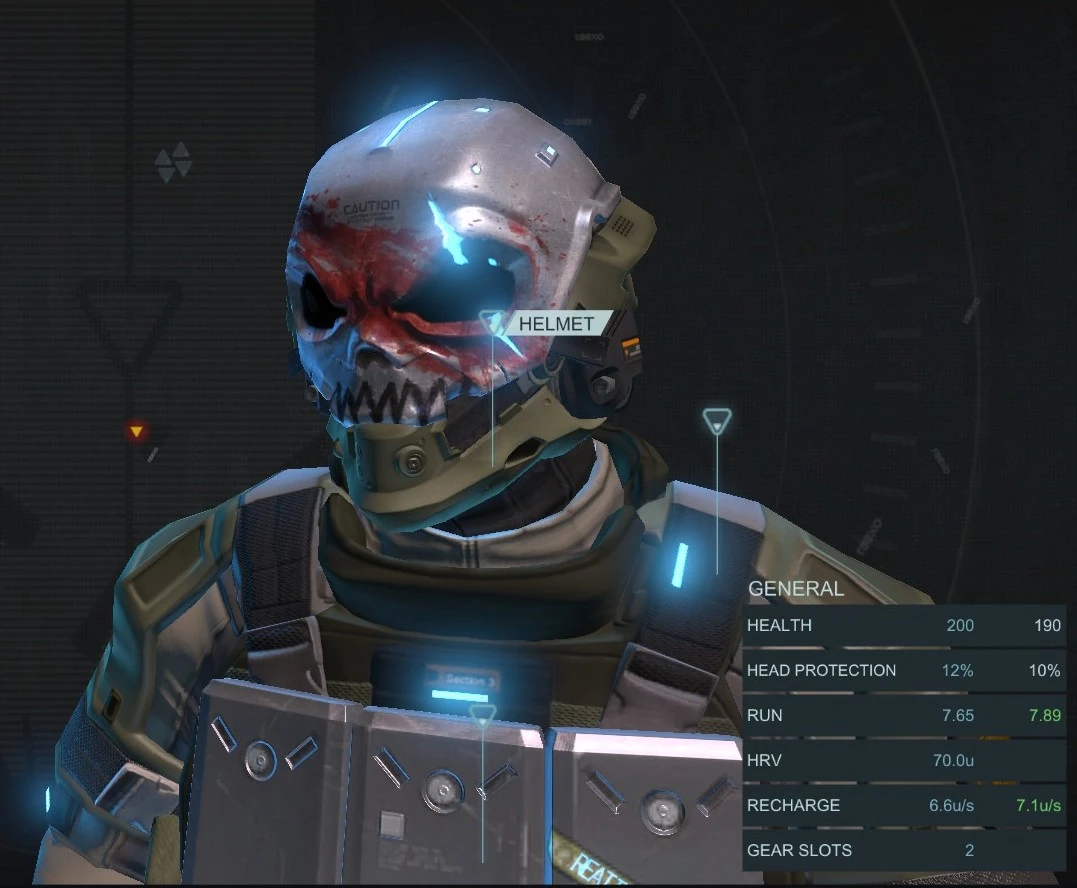1077x888 pixels.
Task: Select the triangle marker on the chest
Action: [483, 714]
